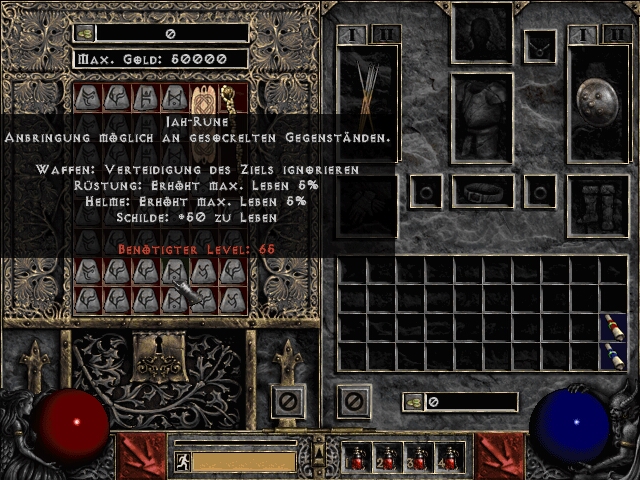Select the gloves equipment slot
640x480 pixels.
tap(368, 206)
